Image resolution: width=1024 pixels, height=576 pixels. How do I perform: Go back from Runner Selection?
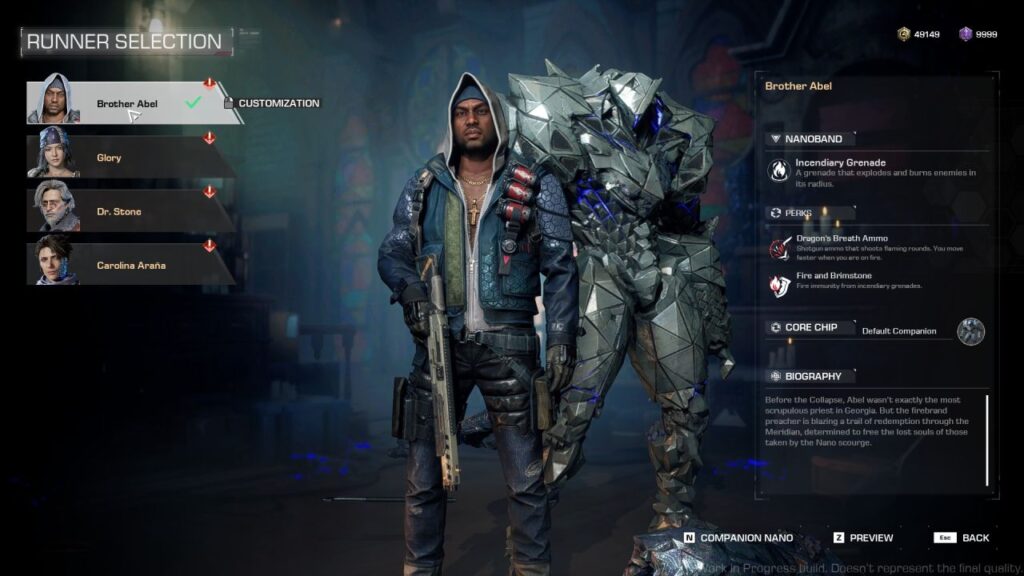961,538
